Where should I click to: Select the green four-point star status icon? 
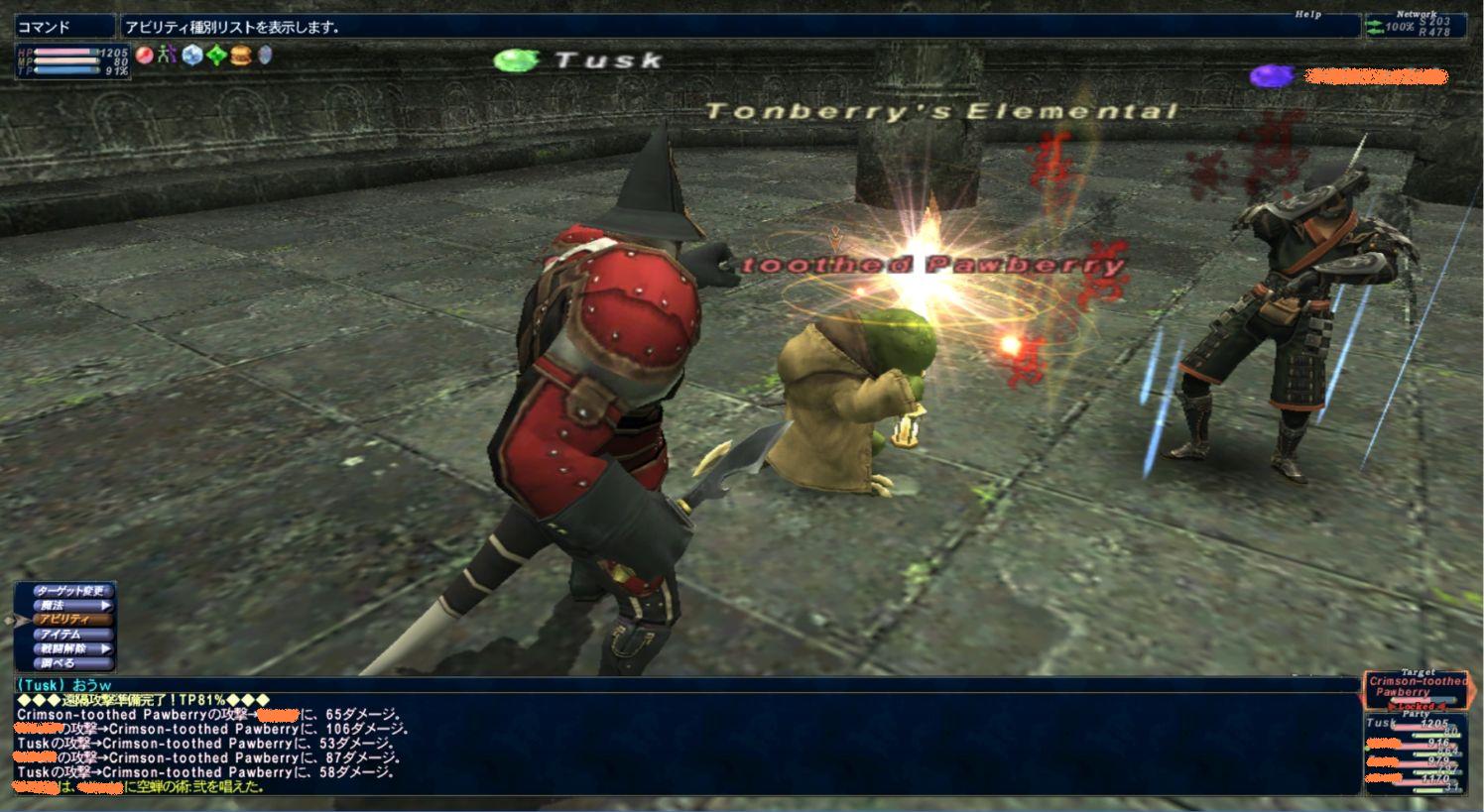216,56
